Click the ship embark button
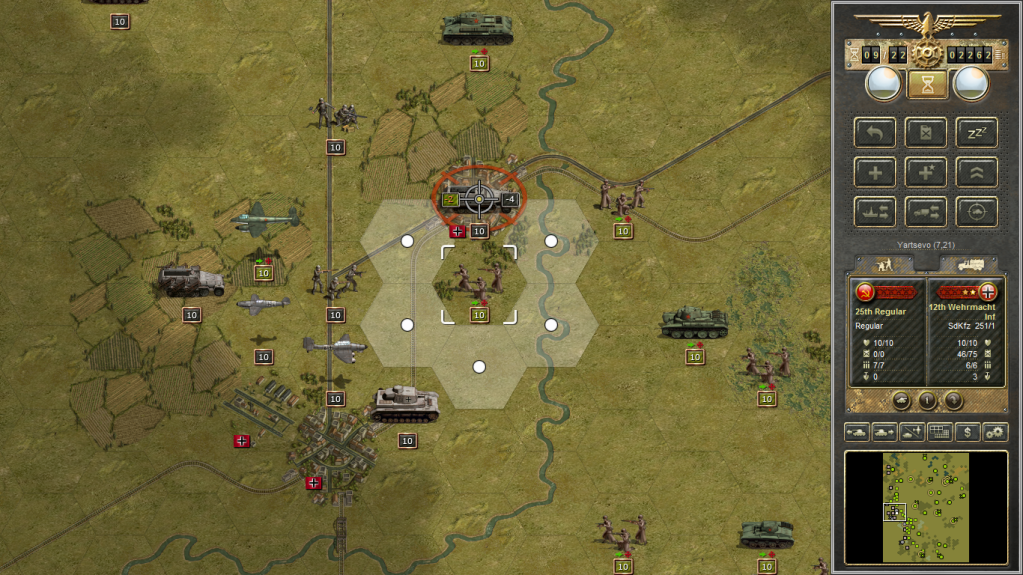1023x575 pixels. 875,211
